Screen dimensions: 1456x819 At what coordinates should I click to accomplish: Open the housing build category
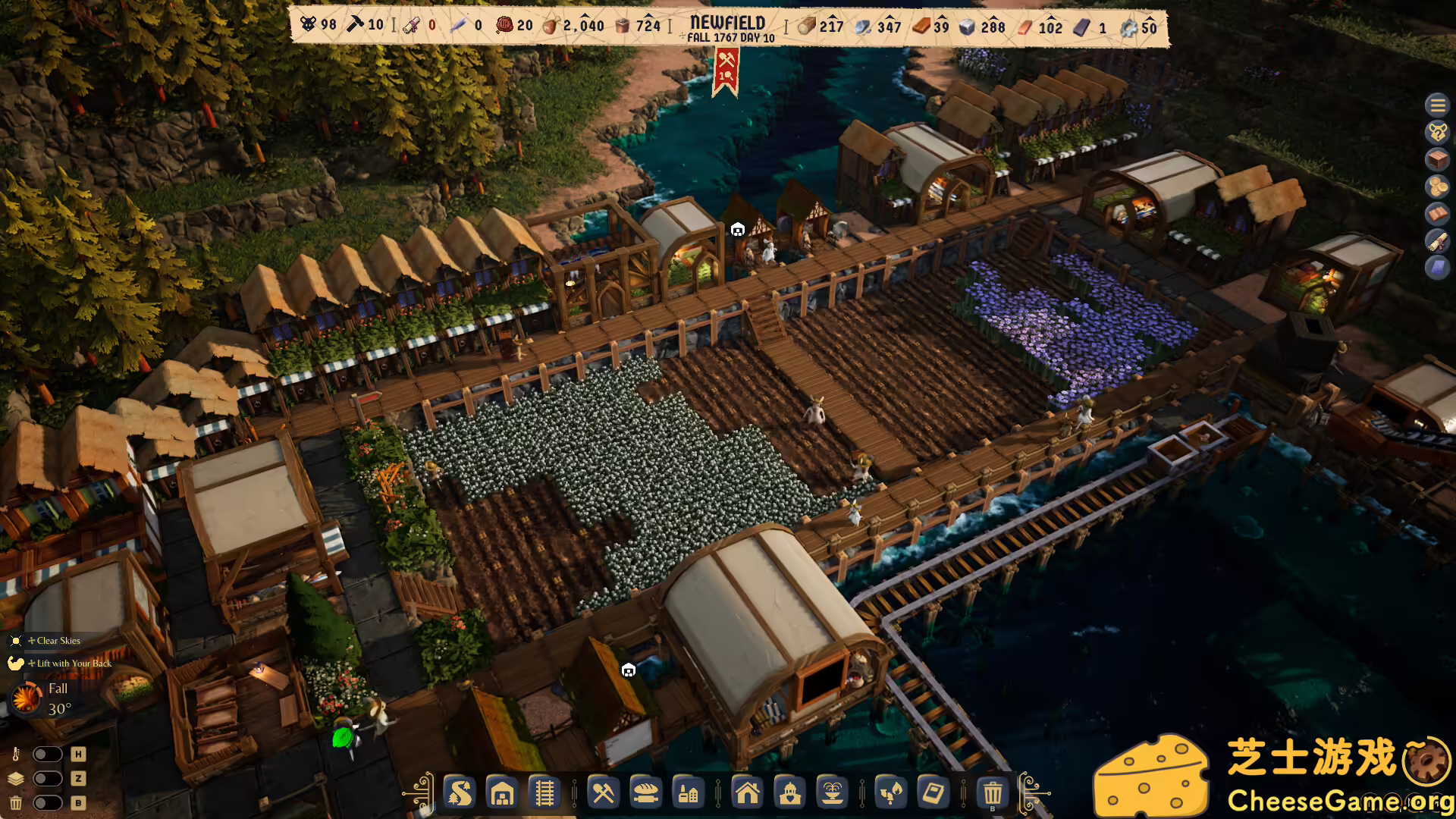click(x=747, y=794)
